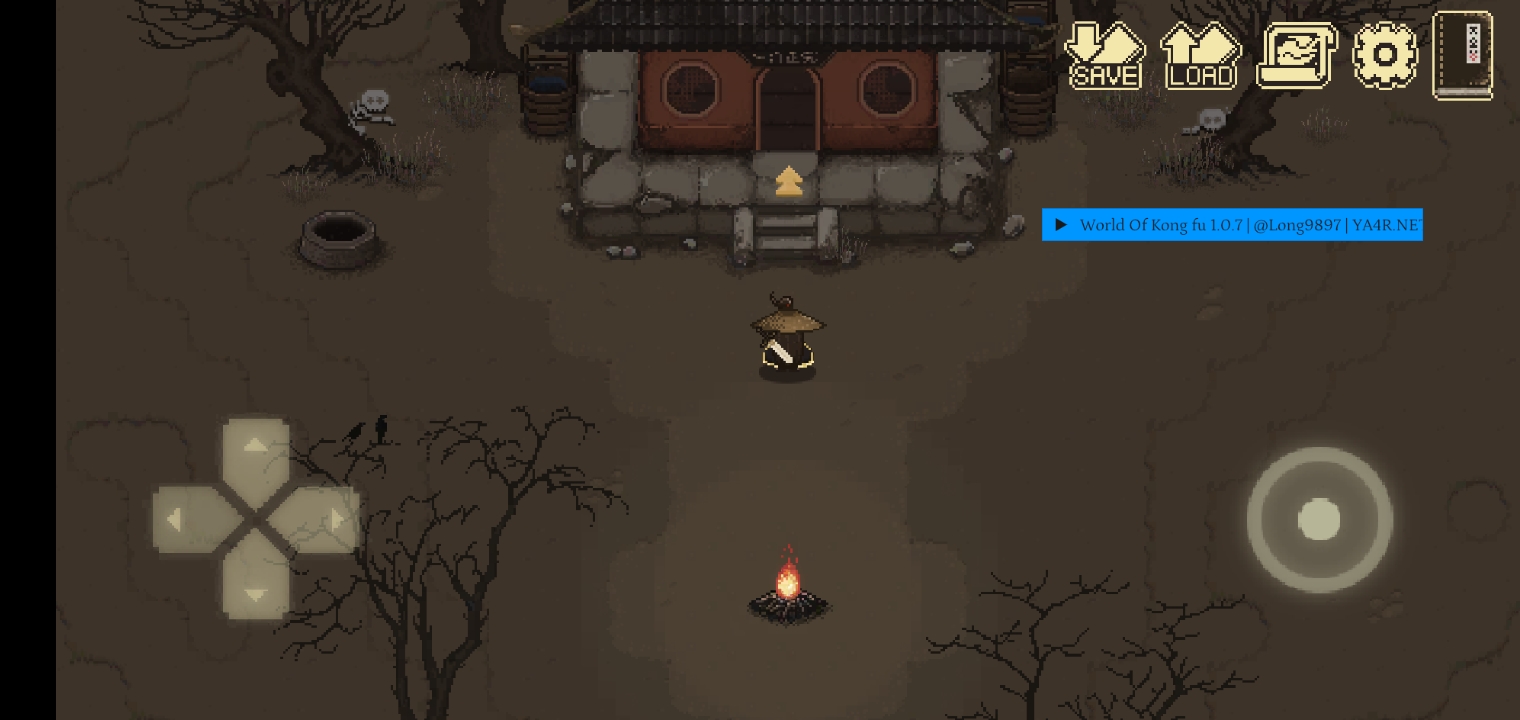Tap the round action button
Screen dimensions: 1520x720
click(x=1319, y=520)
